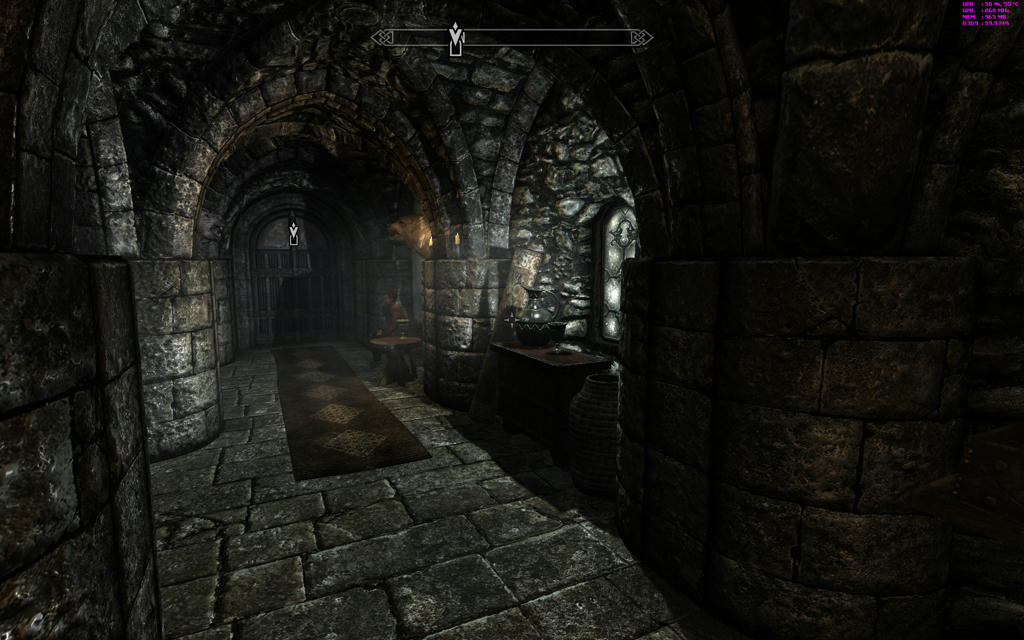The image size is (1024, 640).
Task: Select the floating quest marker over the doorway
Action: (293, 232)
